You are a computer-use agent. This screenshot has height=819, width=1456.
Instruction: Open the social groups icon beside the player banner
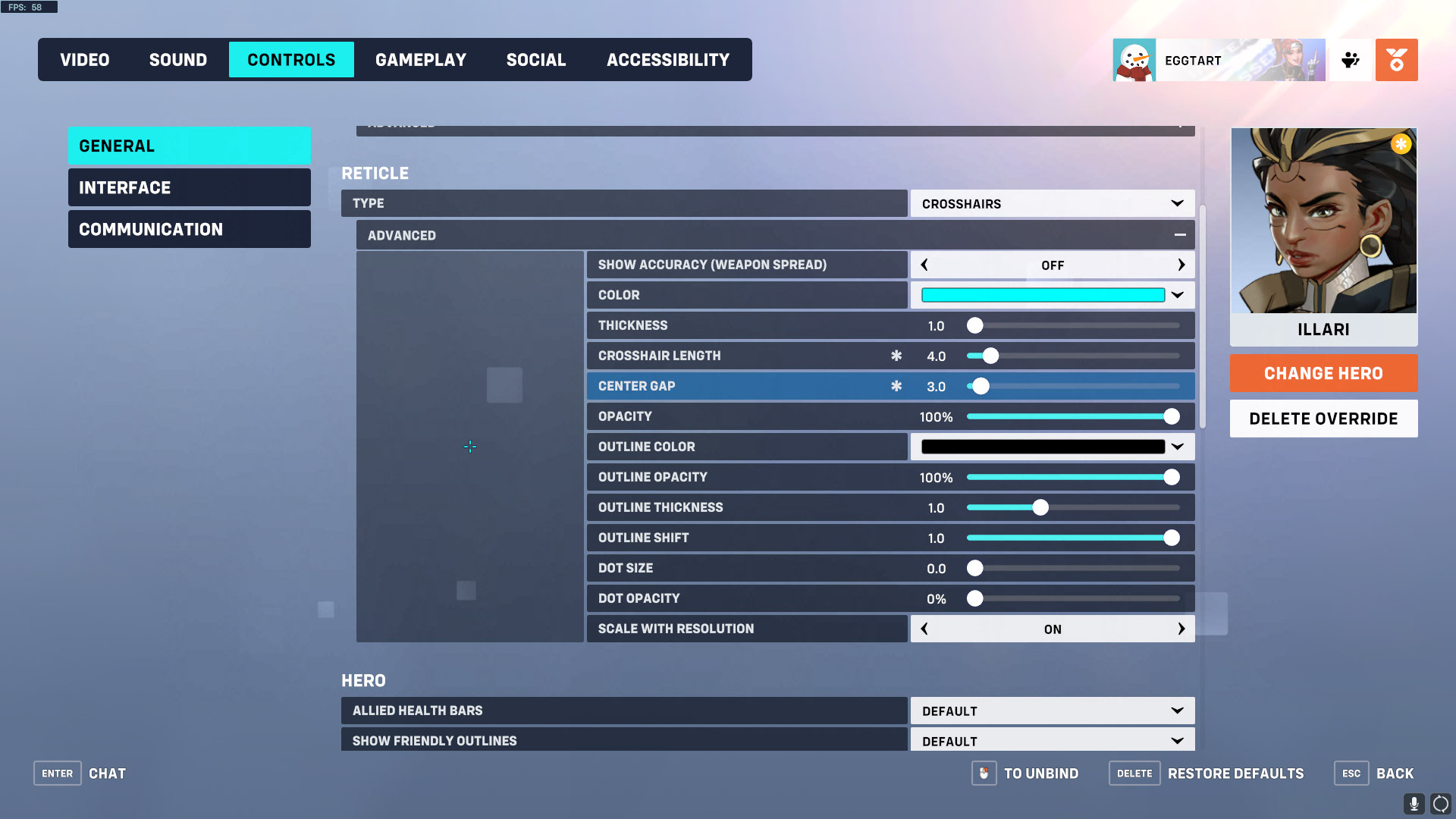[x=1350, y=60]
